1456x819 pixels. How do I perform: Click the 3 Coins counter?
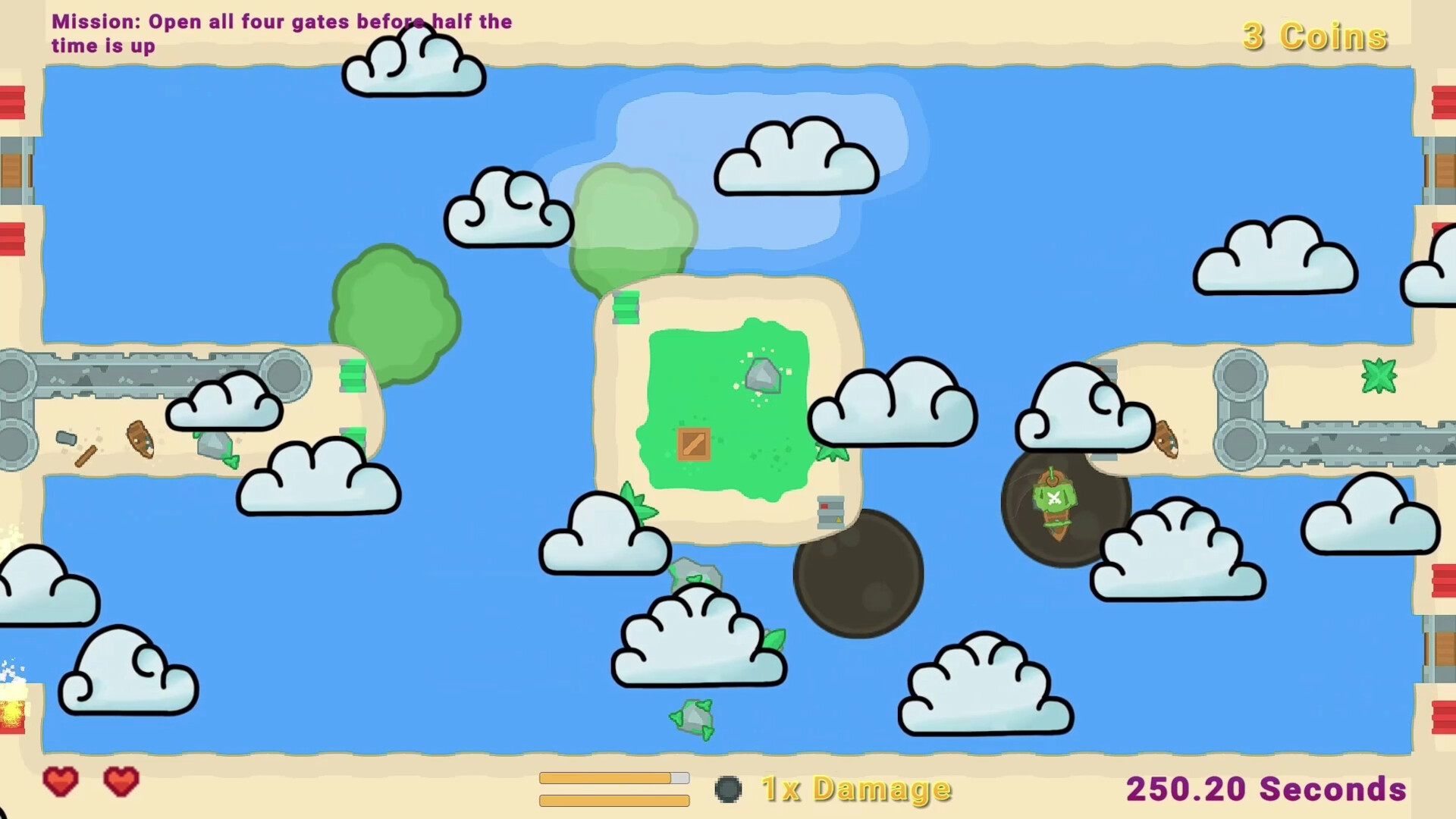point(1314,36)
